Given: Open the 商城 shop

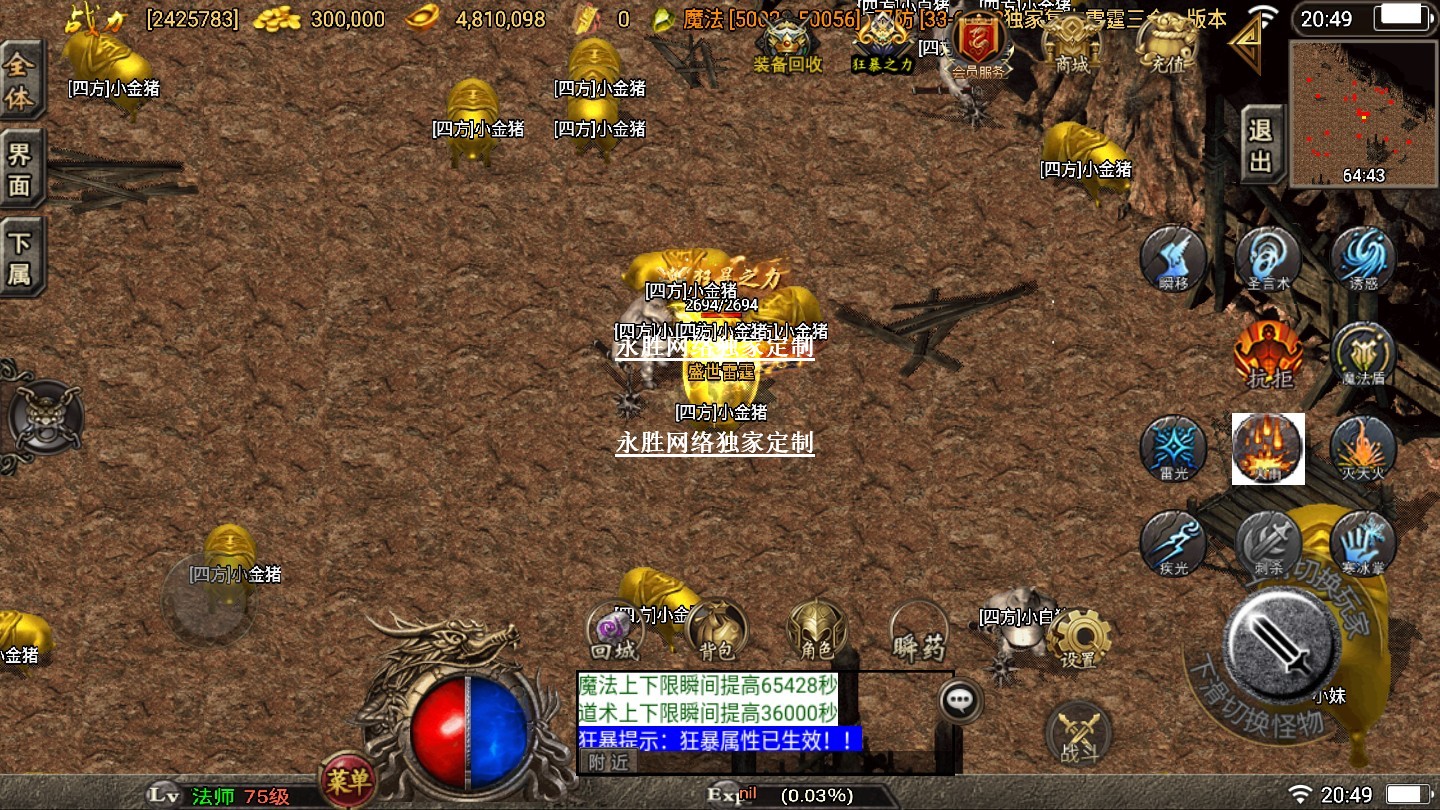Looking at the screenshot, I should 1072,45.
